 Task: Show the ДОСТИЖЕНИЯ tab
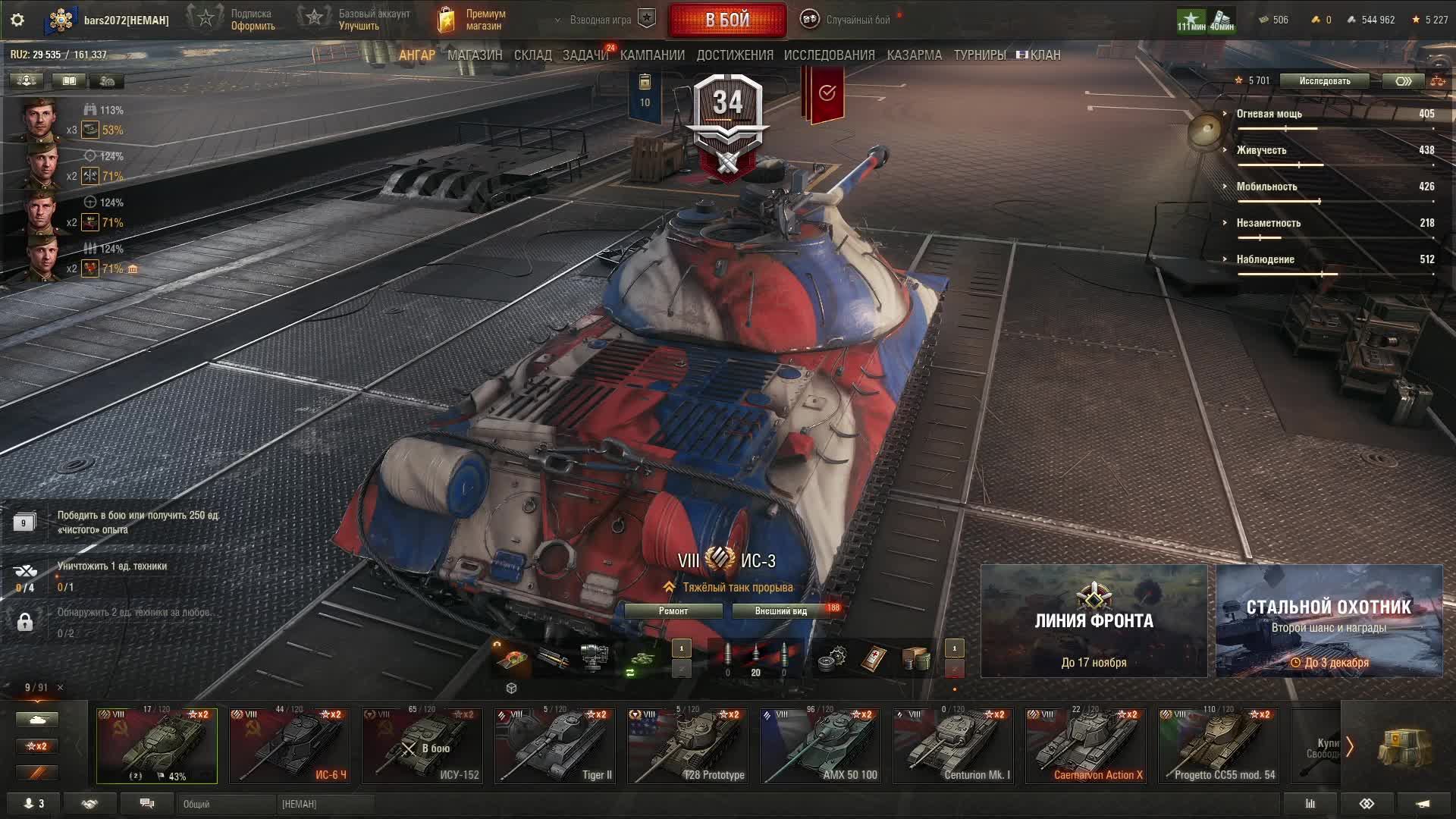click(735, 55)
